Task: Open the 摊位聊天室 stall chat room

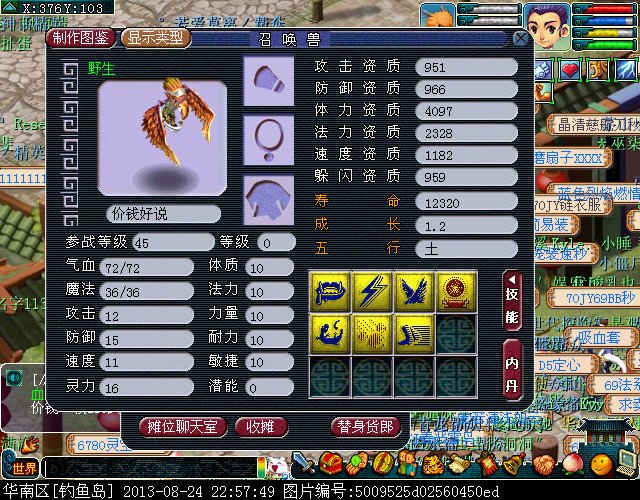Action: (181, 427)
